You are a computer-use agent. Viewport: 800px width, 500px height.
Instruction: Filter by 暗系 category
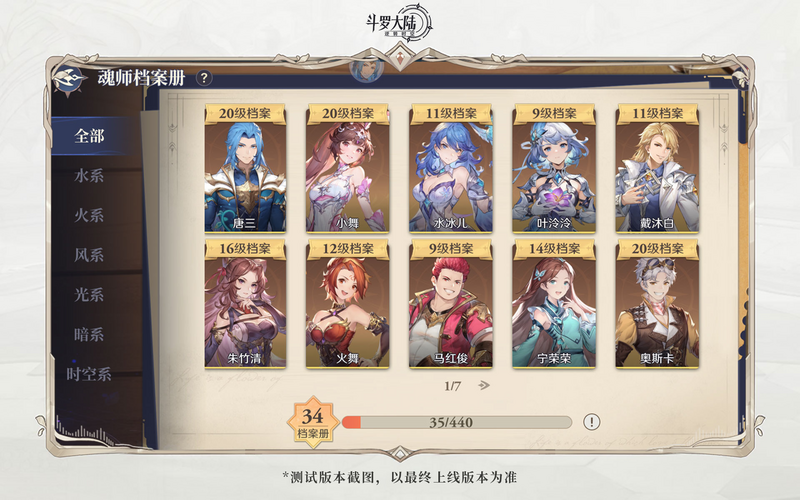90,334
